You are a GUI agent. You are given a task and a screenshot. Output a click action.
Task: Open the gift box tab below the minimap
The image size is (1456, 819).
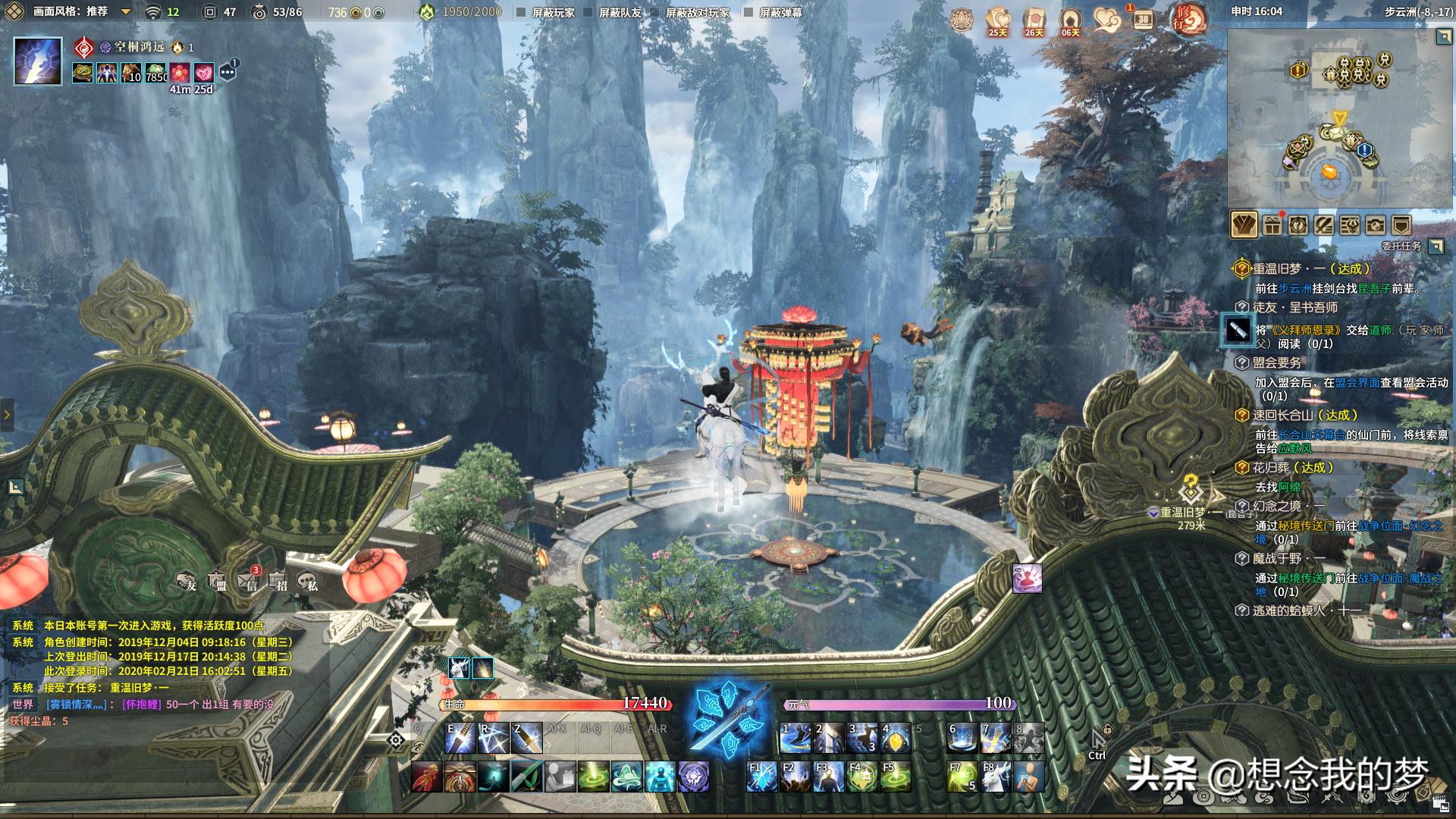tap(1272, 225)
